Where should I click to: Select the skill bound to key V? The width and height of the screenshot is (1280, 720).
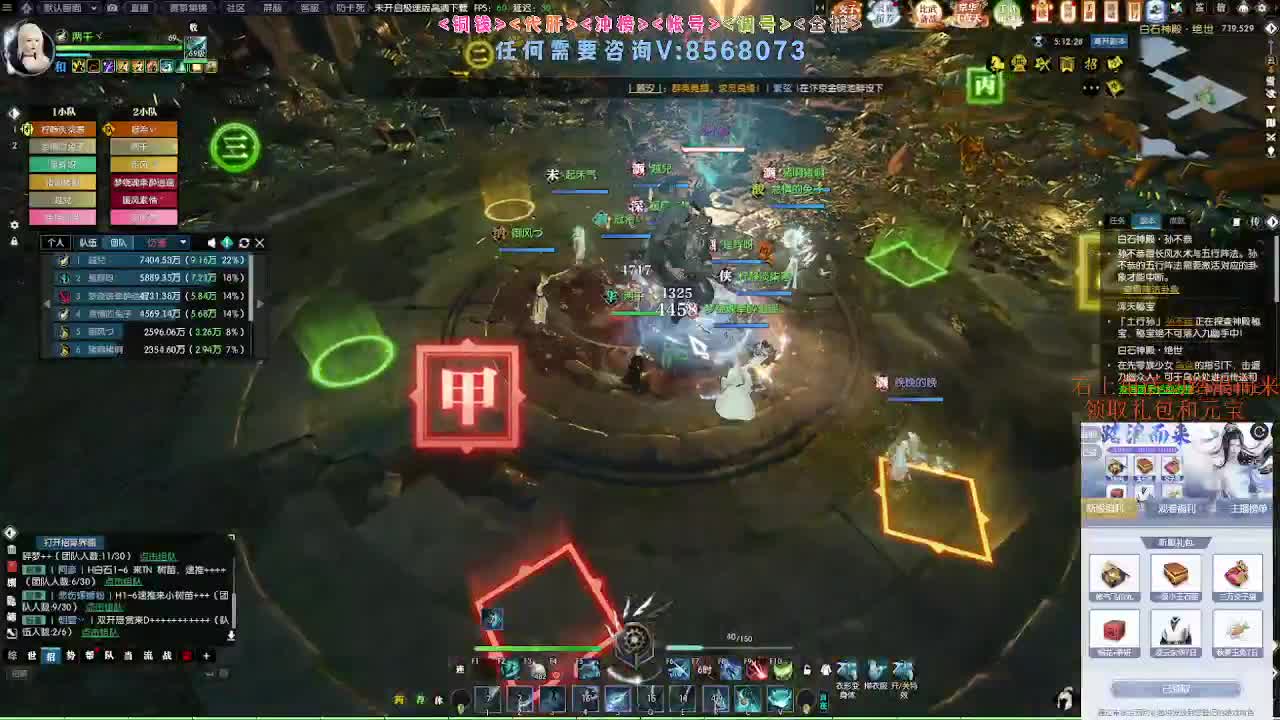coord(779,696)
